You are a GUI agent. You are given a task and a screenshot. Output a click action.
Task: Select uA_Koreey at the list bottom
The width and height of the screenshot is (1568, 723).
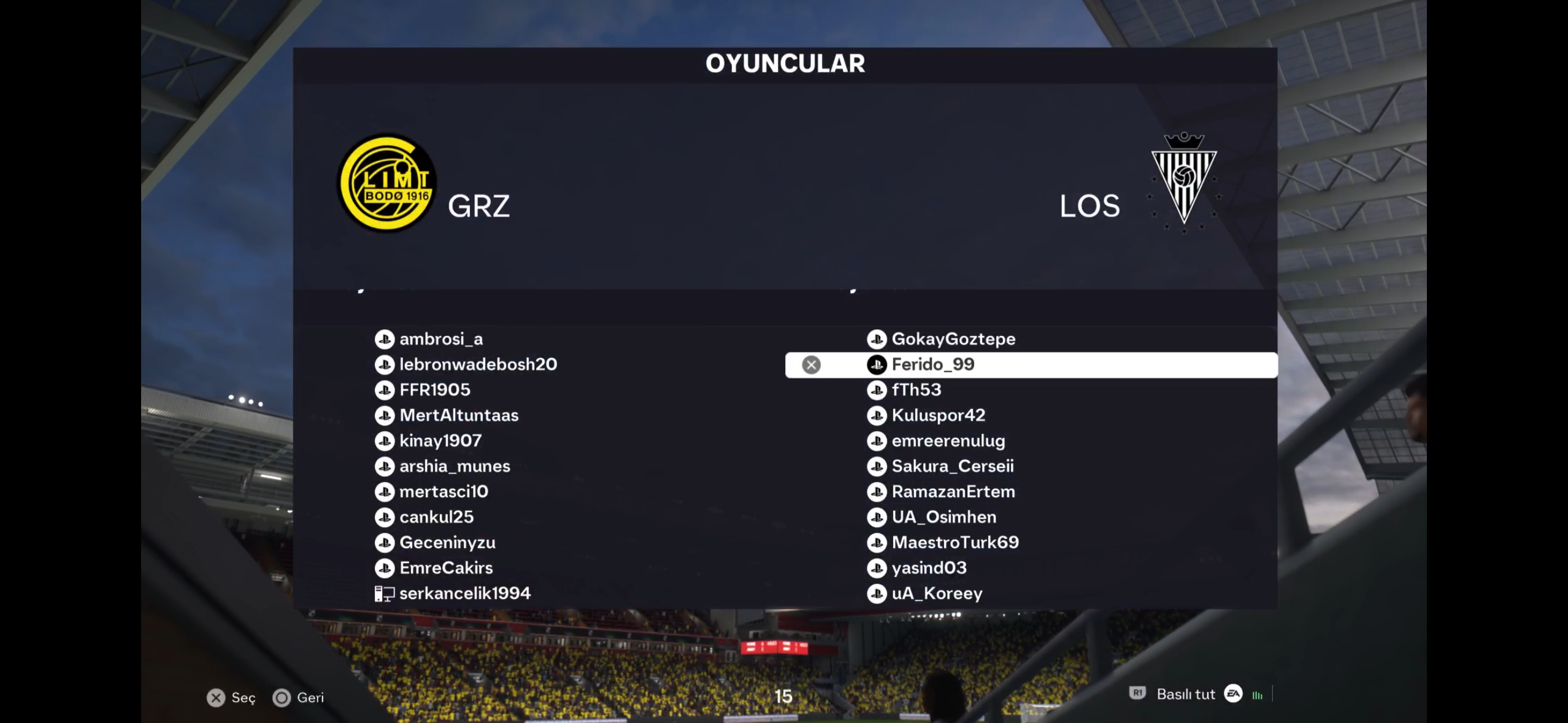pyautogui.click(x=937, y=593)
